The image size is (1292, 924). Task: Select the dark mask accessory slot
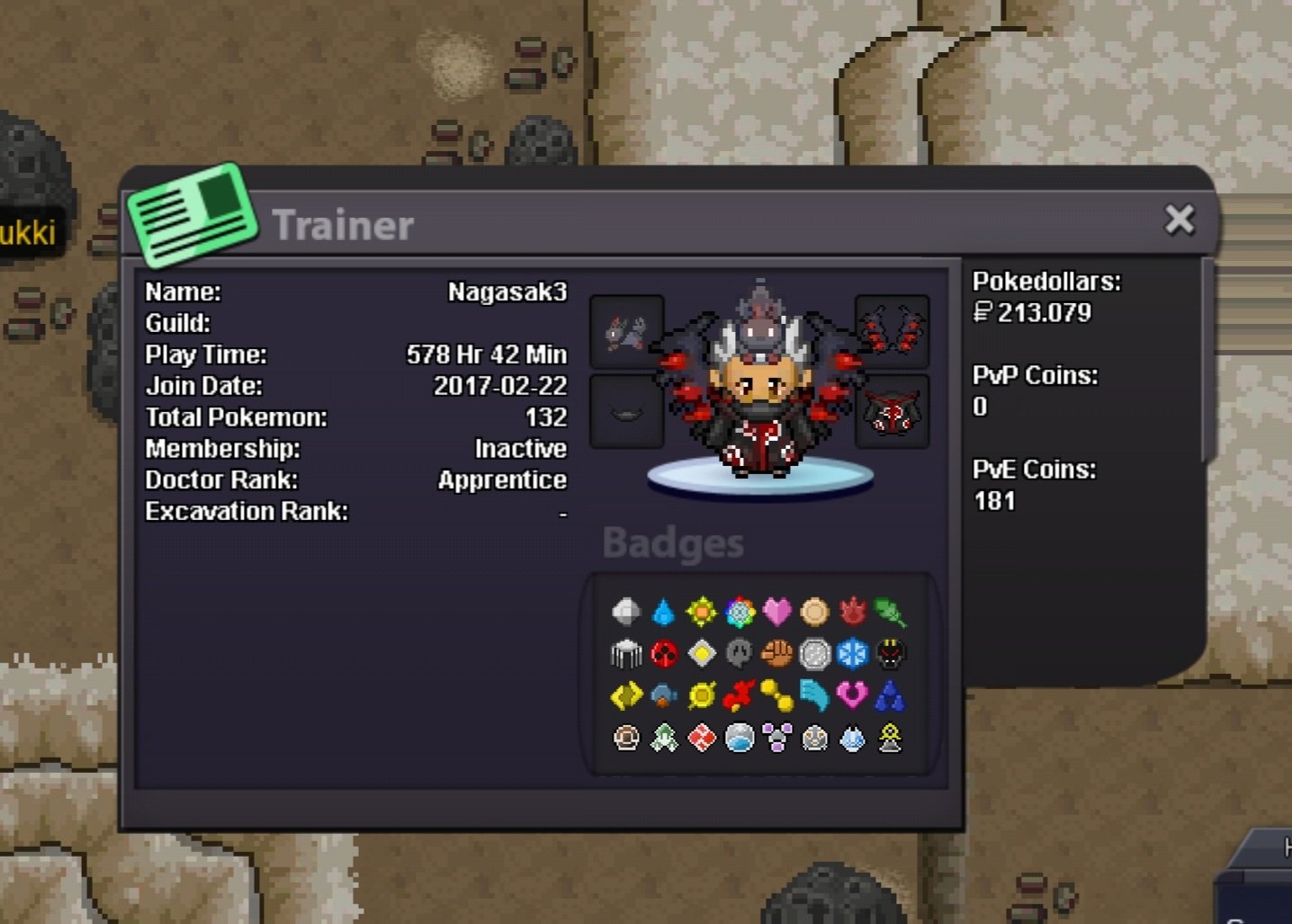pyautogui.click(x=627, y=412)
